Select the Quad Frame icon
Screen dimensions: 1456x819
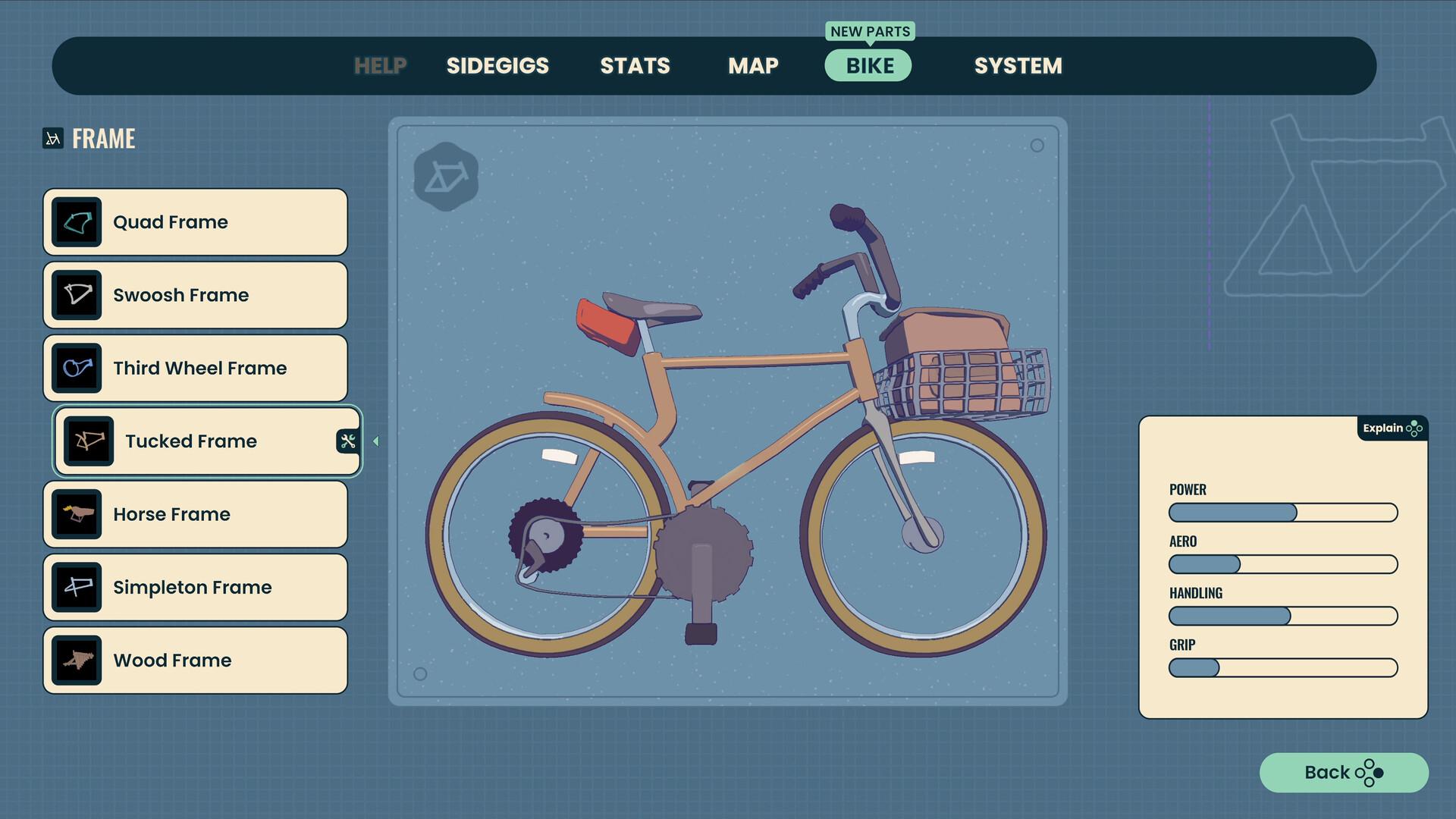(78, 221)
